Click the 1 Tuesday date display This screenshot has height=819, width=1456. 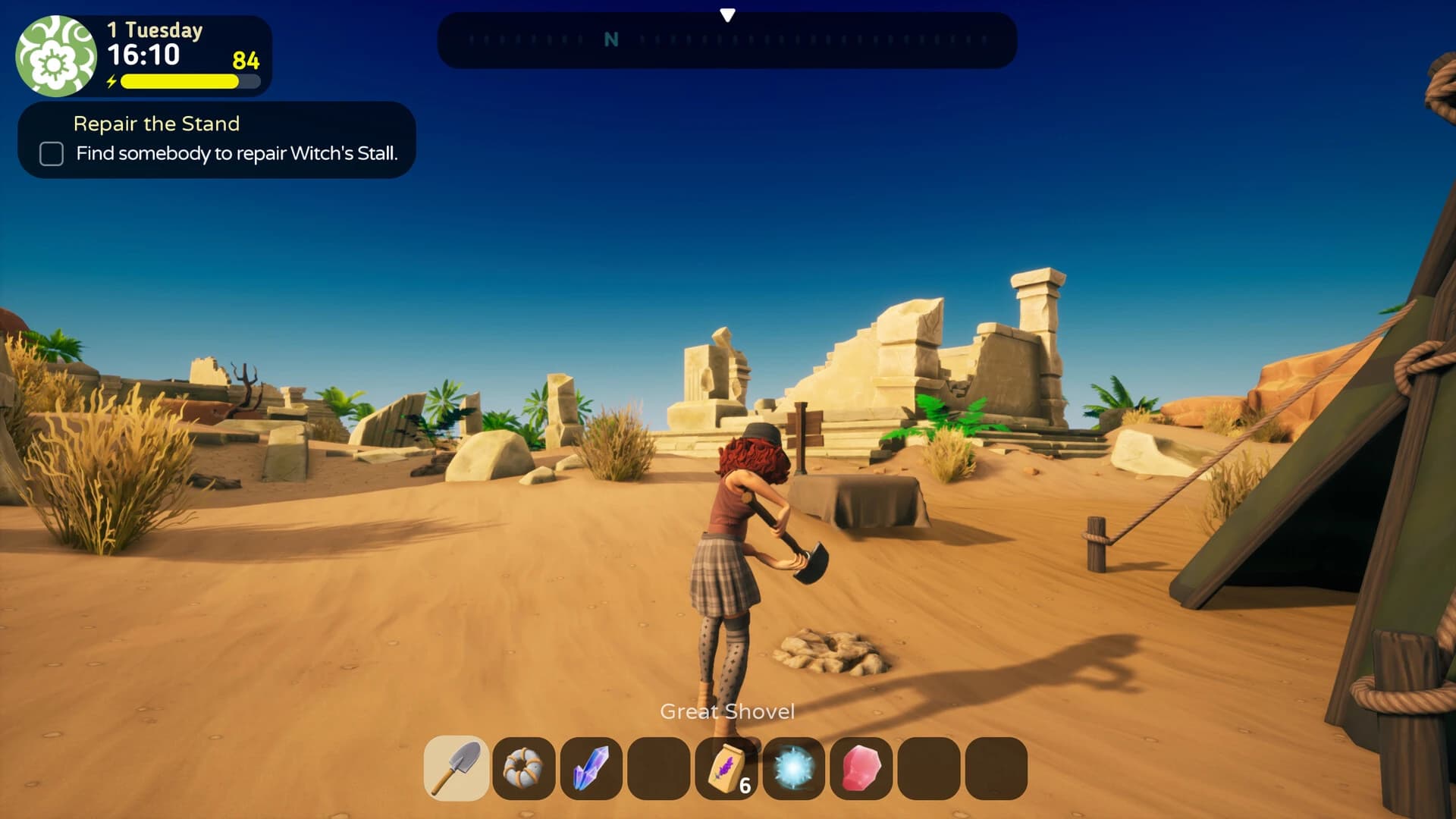click(x=154, y=30)
